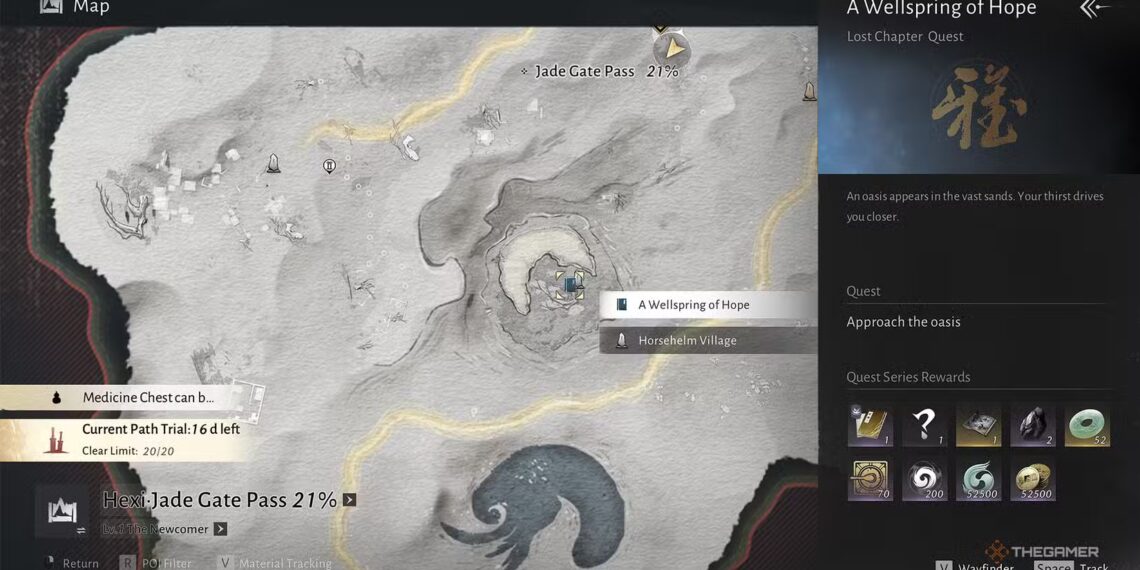Screen dimensions: 1140x570
Task: Inspect the question mark mystery reward
Action: (x=924, y=425)
